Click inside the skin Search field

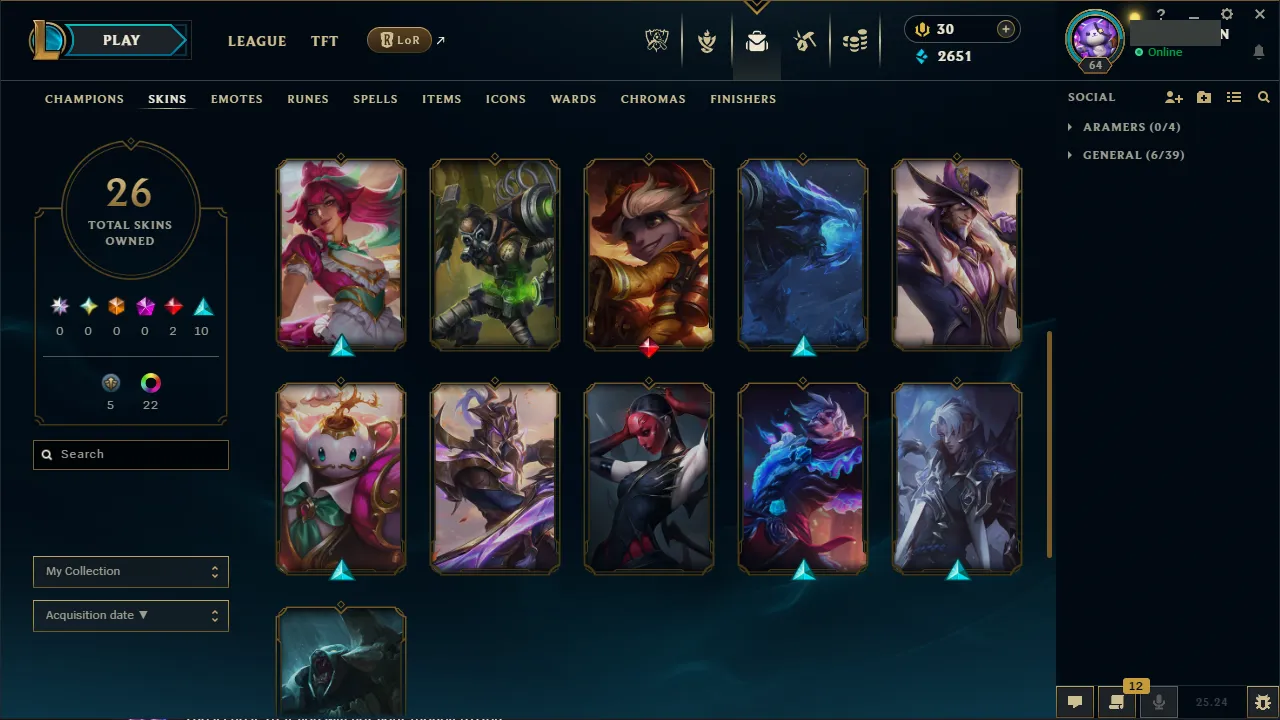(130, 454)
